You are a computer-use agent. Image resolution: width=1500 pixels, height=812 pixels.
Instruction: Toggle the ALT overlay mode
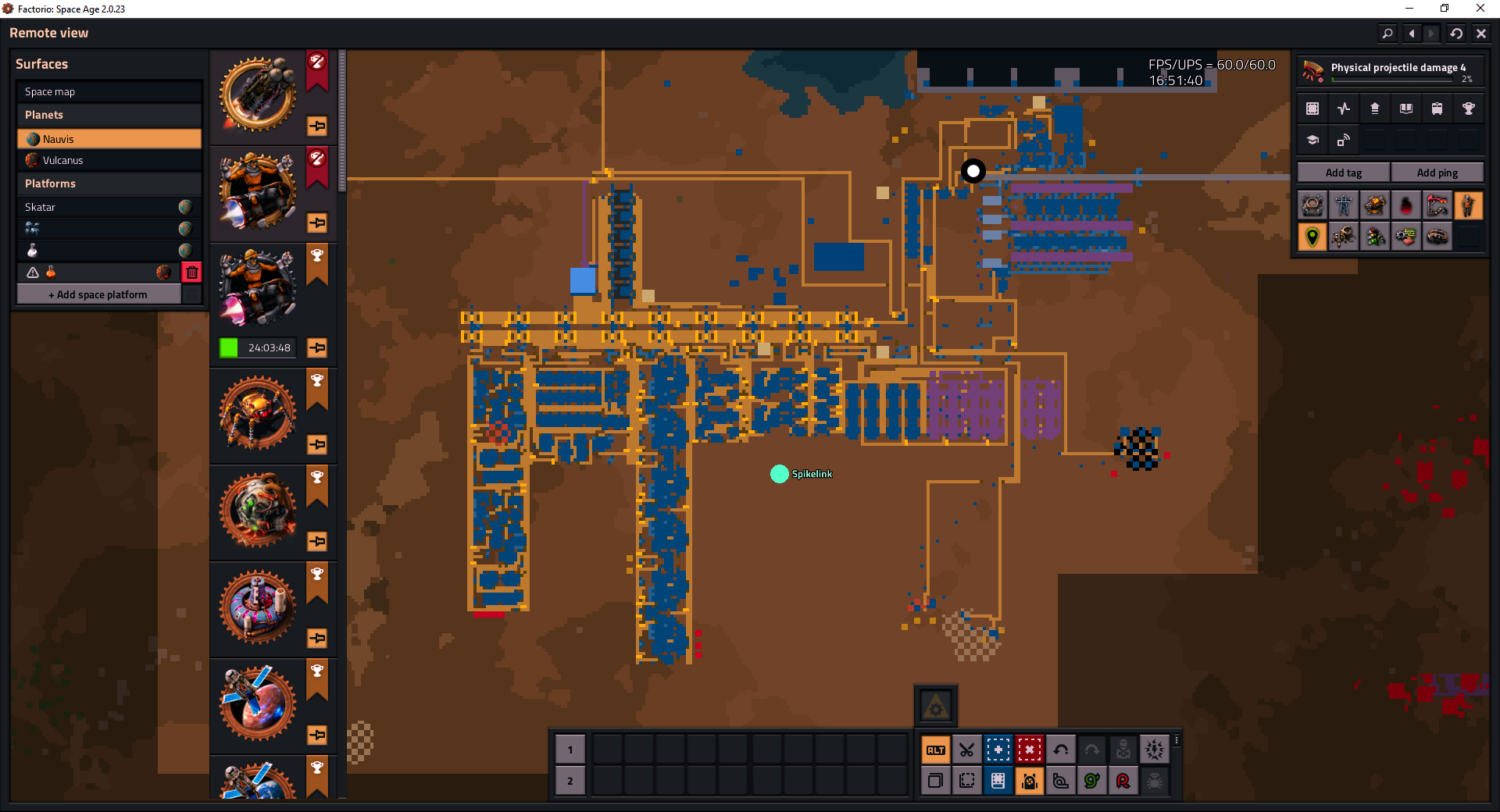(935, 750)
